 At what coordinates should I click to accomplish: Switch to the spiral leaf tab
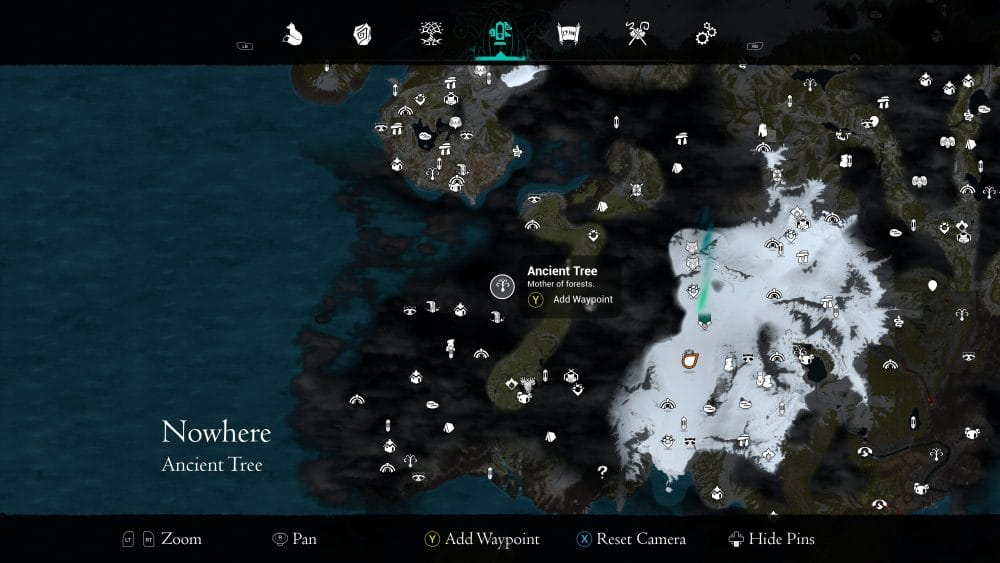point(362,35)
